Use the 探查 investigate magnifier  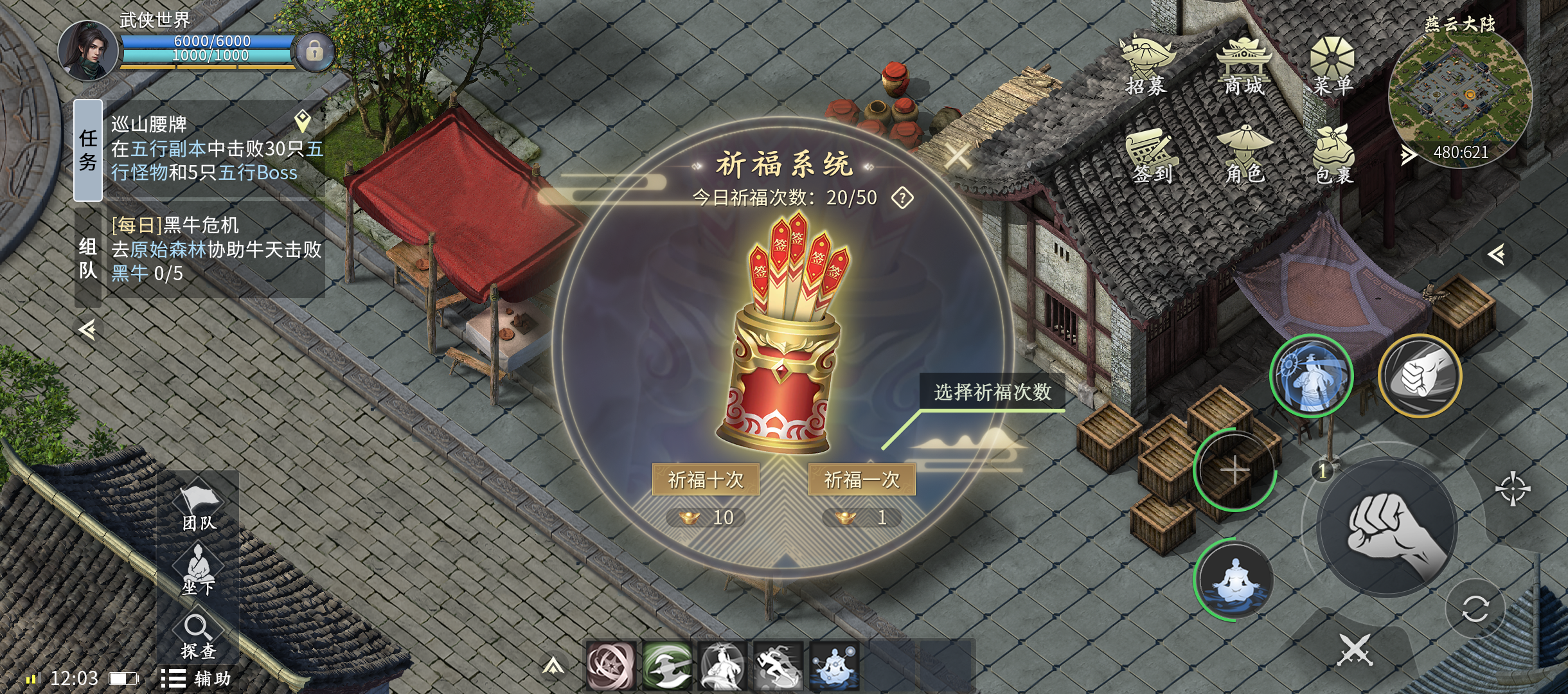197,636
